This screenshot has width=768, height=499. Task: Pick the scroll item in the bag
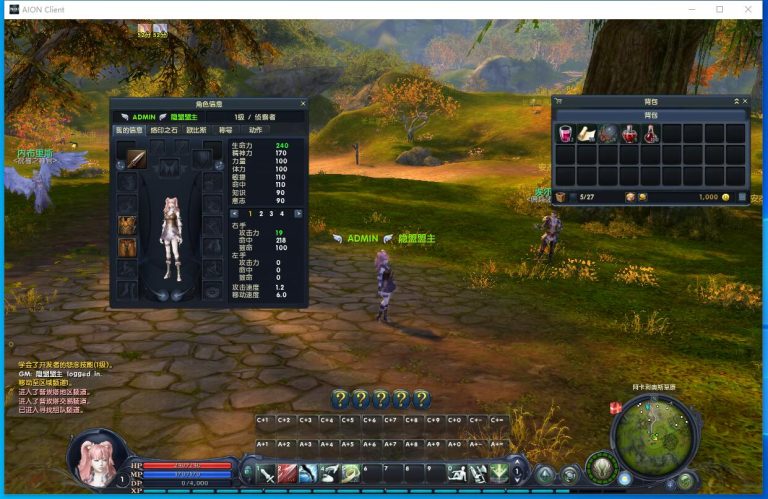pyautogui.click(x=587, y=133)
